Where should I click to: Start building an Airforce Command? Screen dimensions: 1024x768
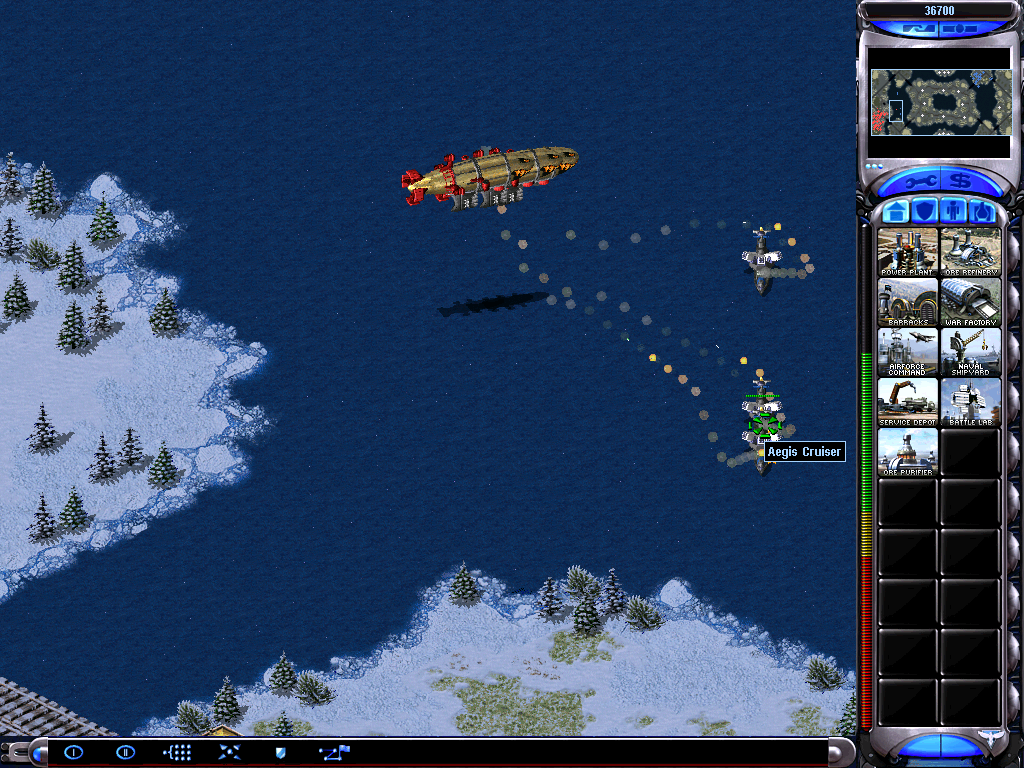[x=908, y=351]
